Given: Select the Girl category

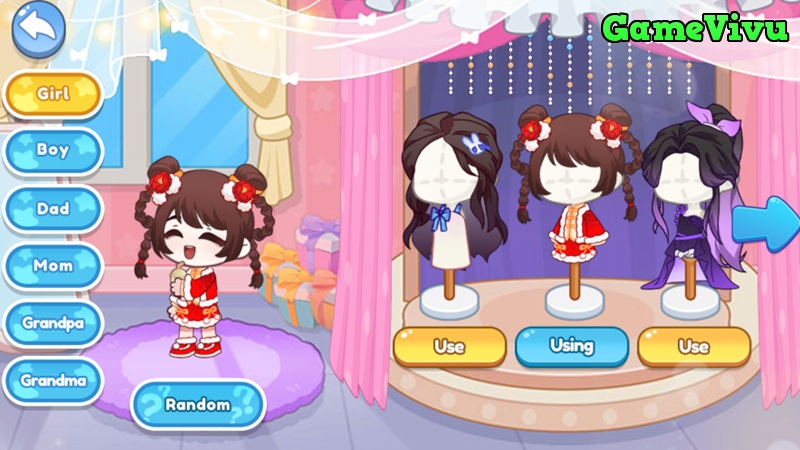Looking at the screenshot, I should click(x=53, y=94).
